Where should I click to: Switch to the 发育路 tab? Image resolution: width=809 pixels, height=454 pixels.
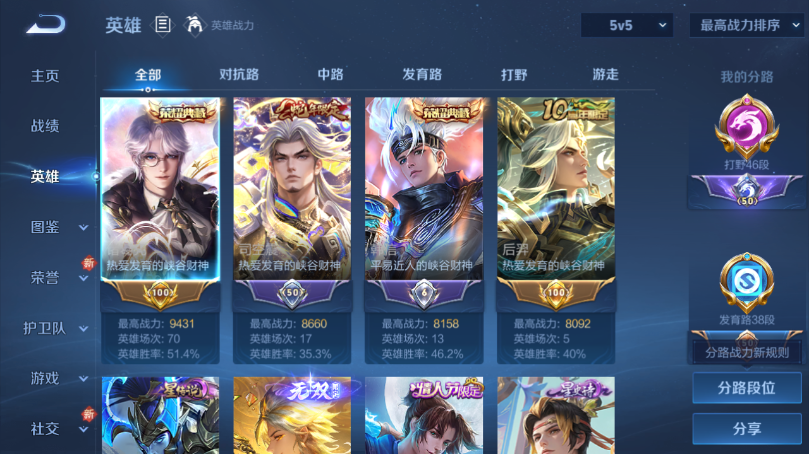[x=422, y=75]
